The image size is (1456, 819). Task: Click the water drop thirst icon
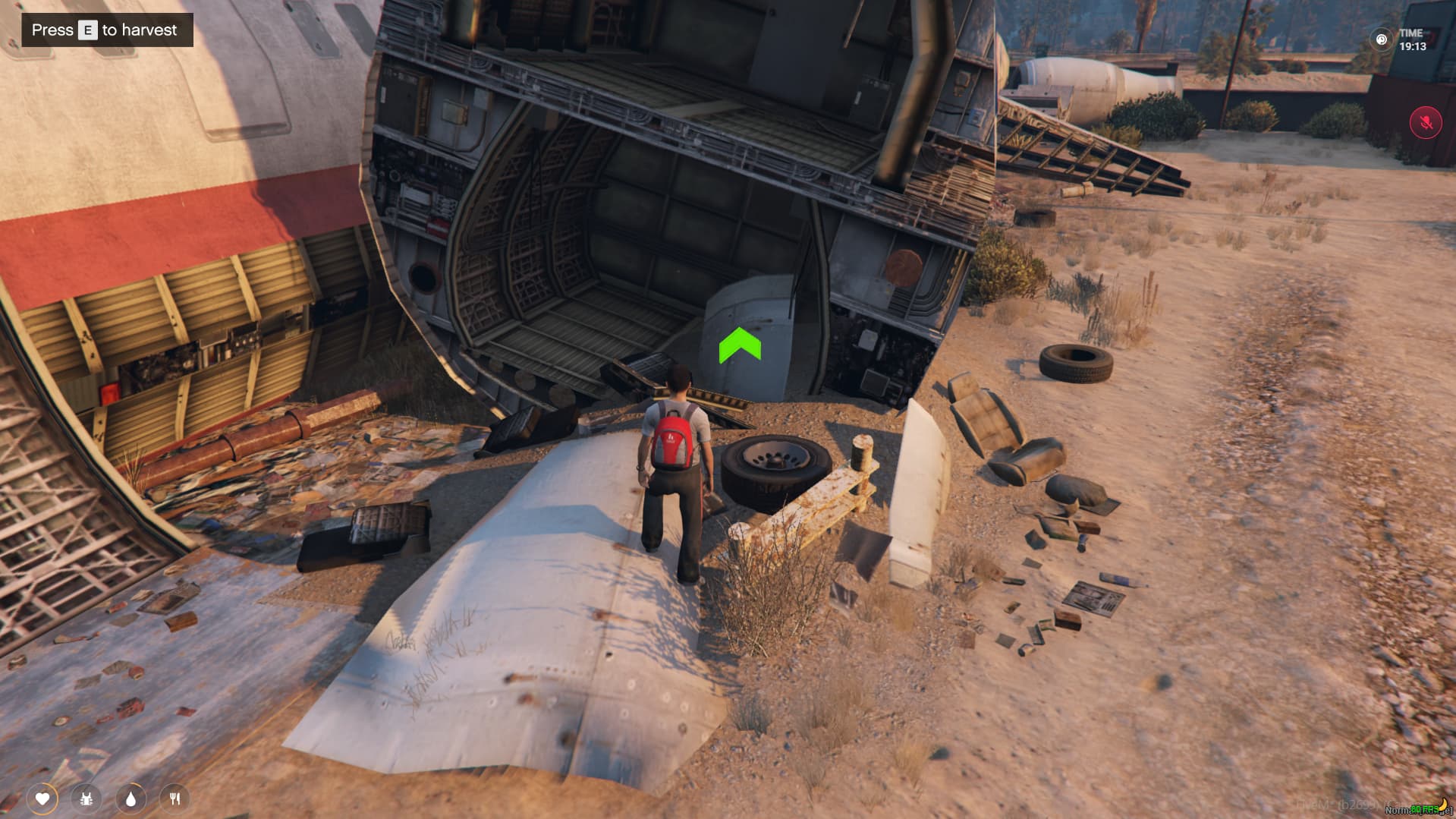click(x=131, y=799)
